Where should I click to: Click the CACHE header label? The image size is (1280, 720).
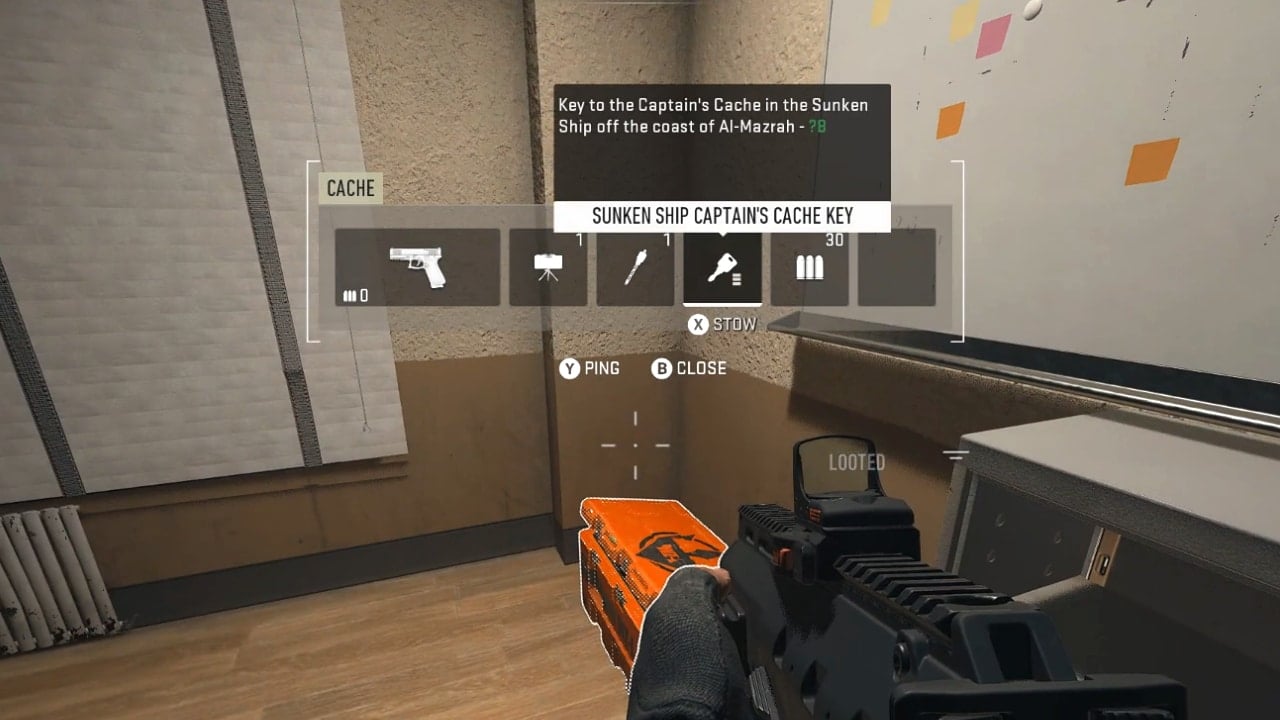tap(349, 188)
